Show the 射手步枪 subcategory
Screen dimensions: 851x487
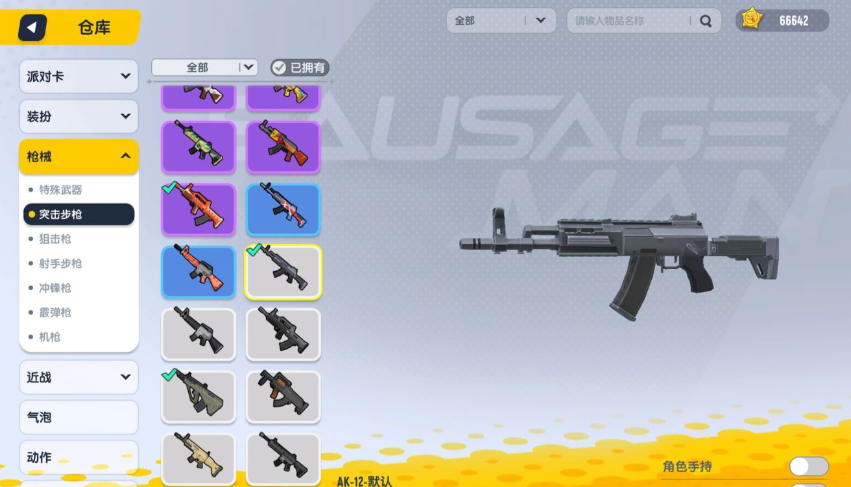pyautogui.click(x=61, y=263)
